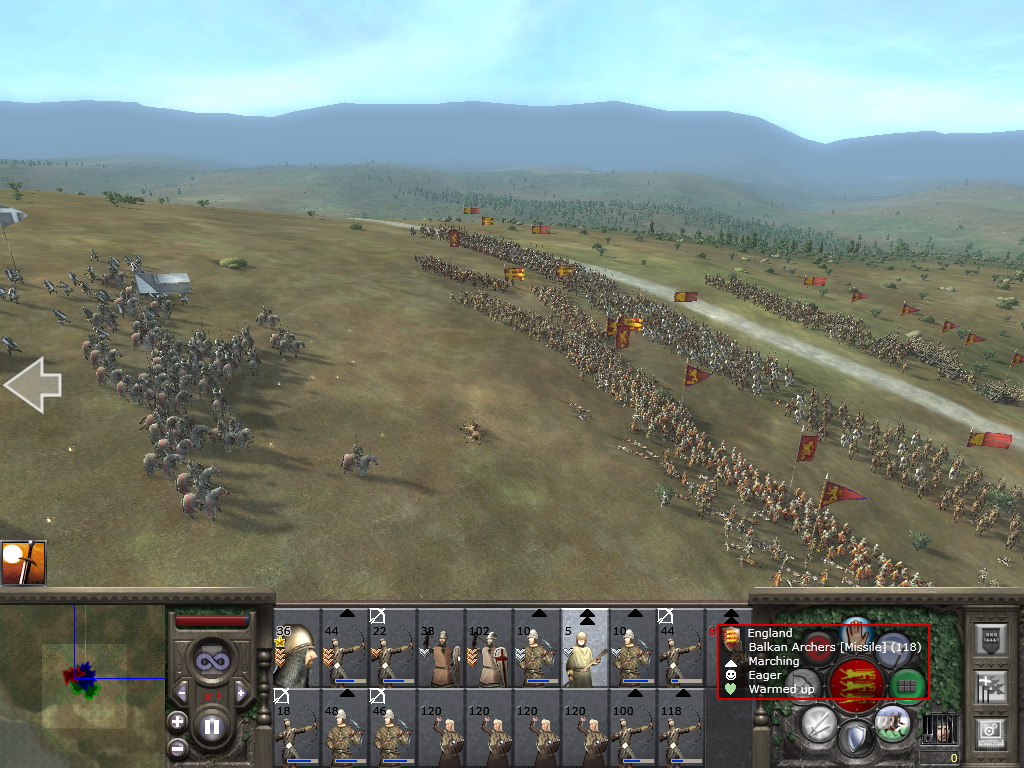Image resolution: width=1024 pixels, height=768 pixels.
Task: Pause the battle
Action: point(211,727)
